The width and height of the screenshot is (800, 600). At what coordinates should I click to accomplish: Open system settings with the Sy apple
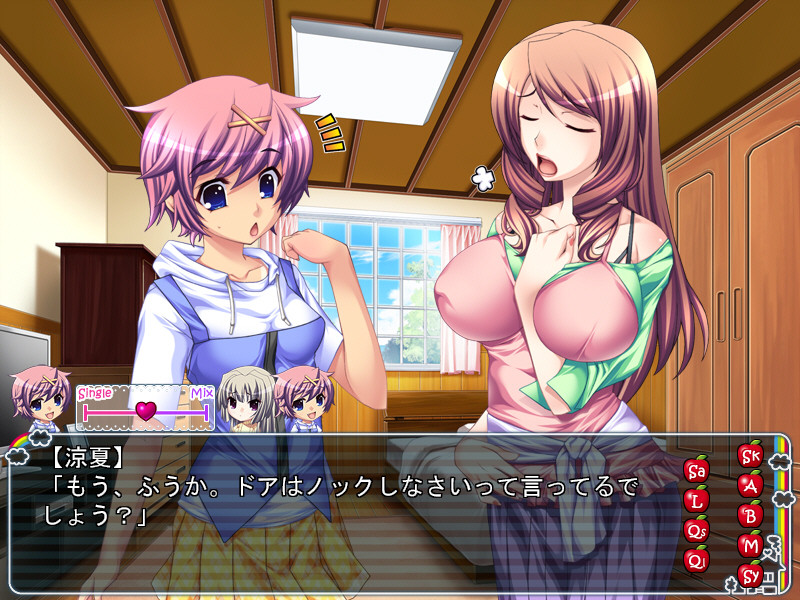click(750, 575)
